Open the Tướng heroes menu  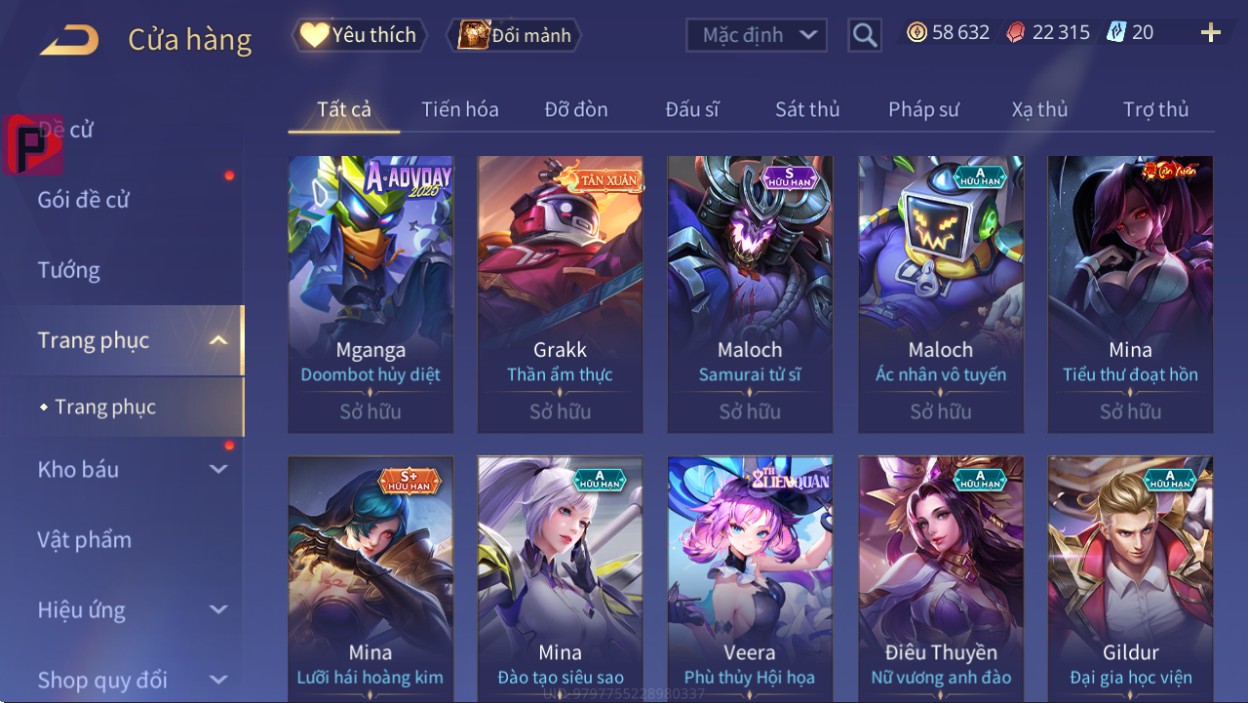69,270
